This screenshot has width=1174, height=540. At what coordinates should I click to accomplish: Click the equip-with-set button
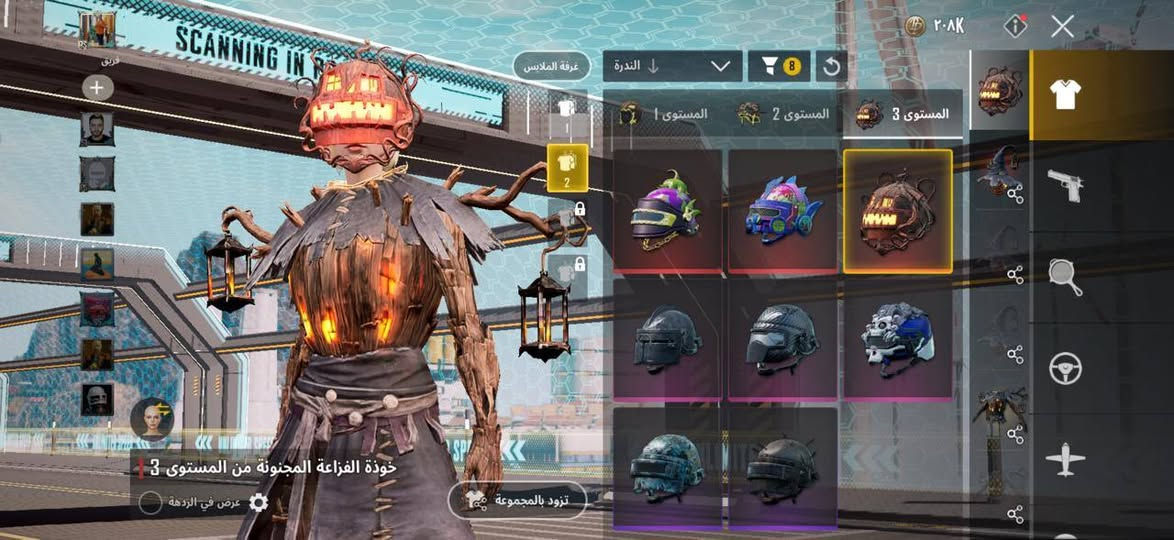point(529,499)
